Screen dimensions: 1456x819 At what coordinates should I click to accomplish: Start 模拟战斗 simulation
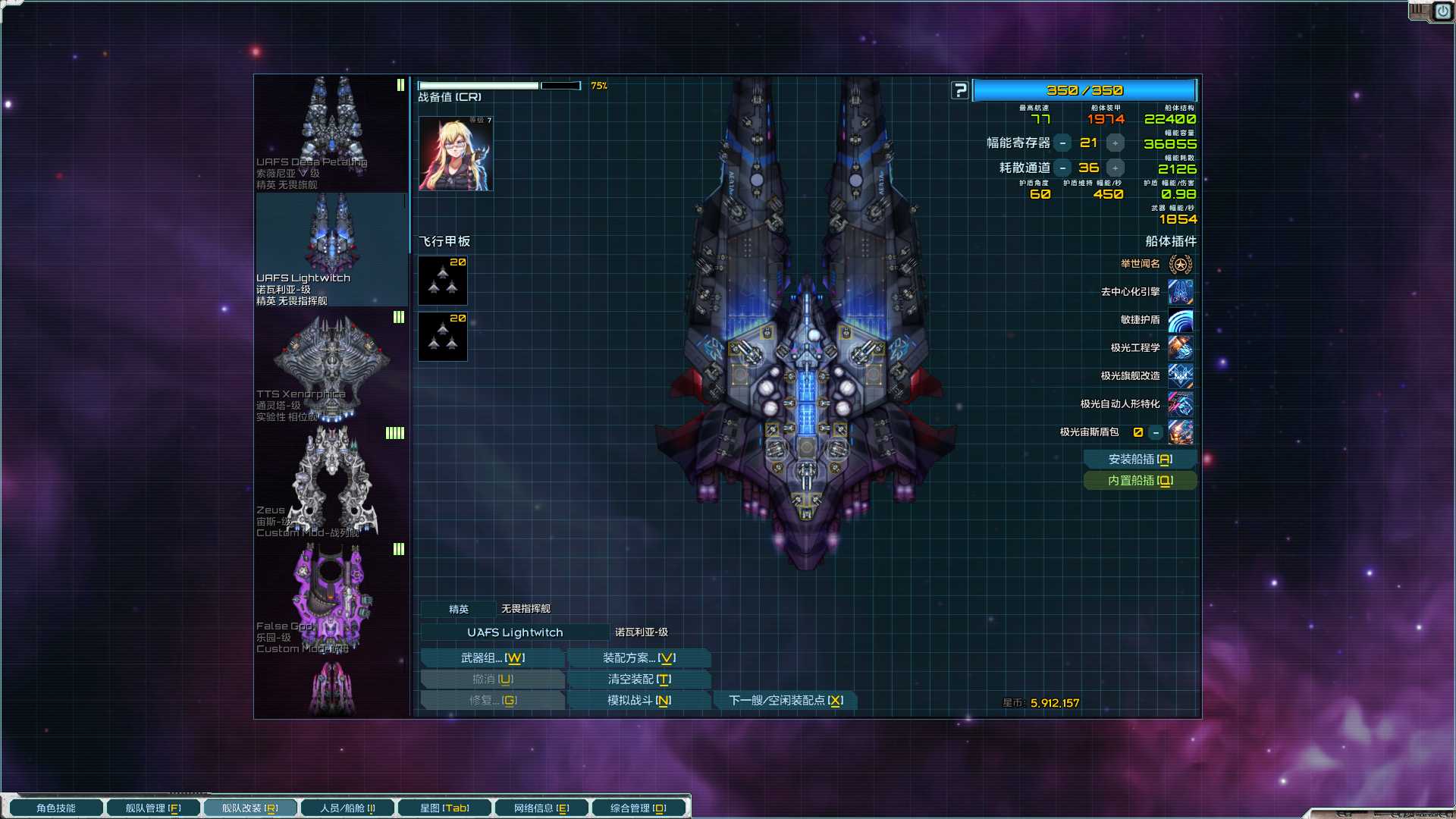click(639, 700)
